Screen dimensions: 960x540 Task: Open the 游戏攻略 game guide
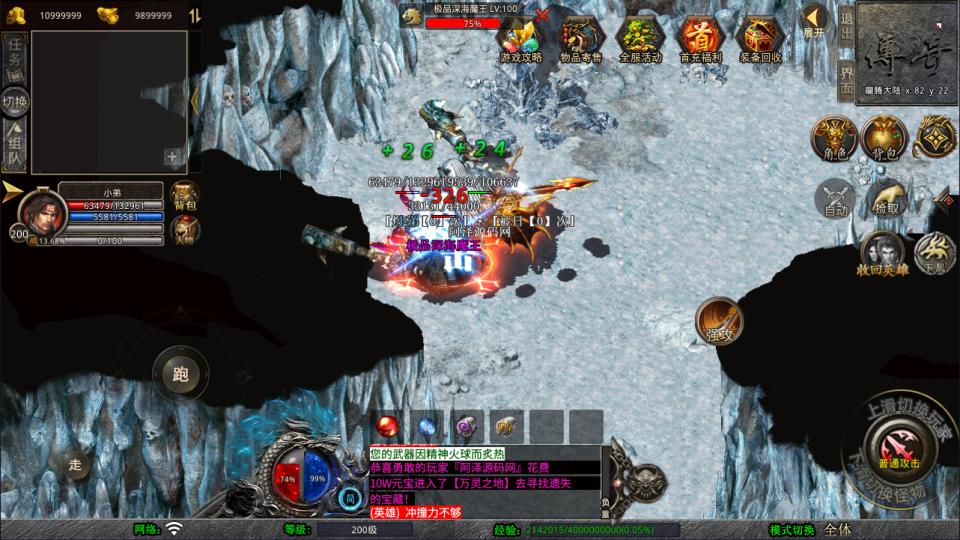pos(520,38)
